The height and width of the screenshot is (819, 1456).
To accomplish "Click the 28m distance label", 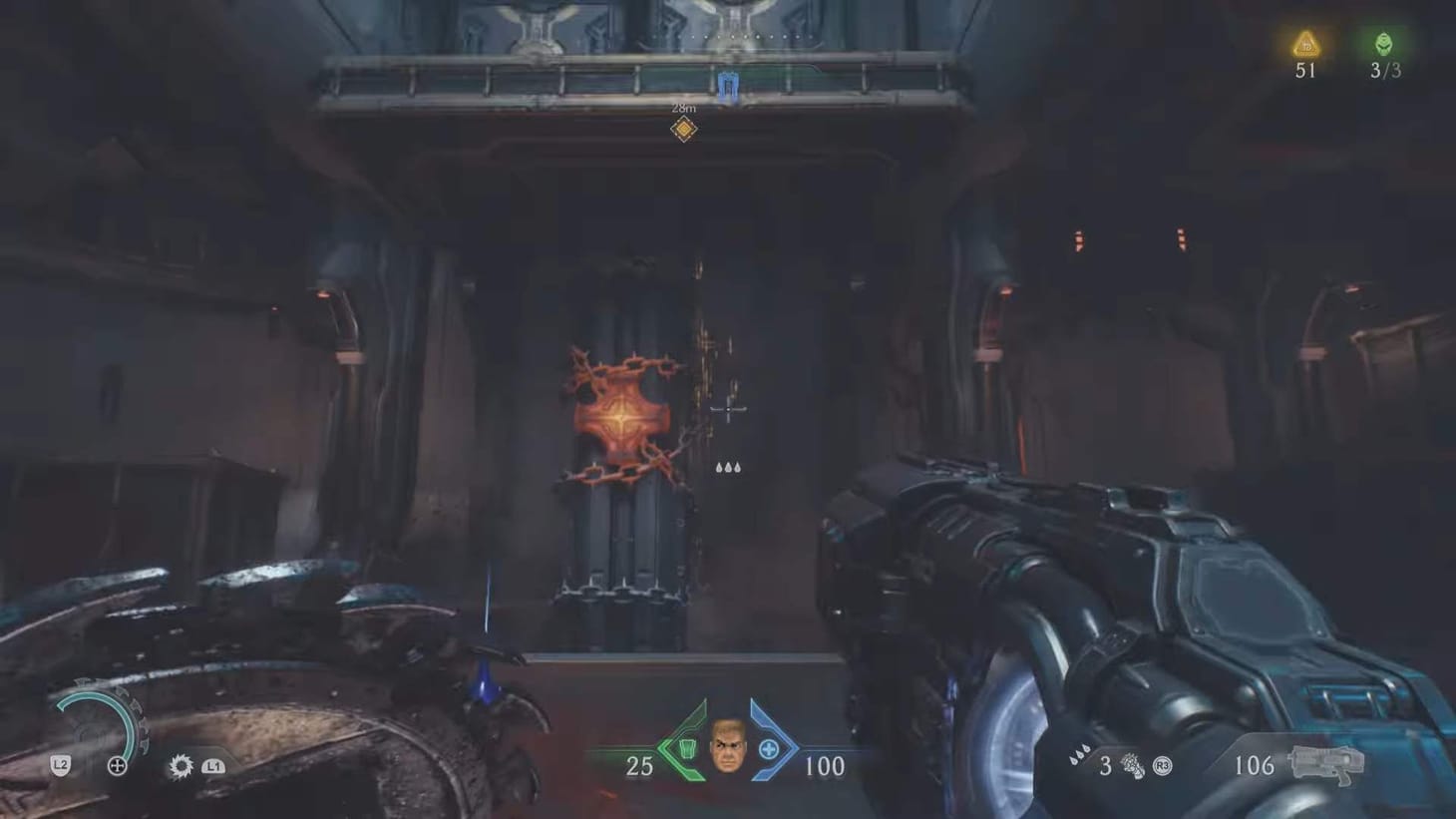I will click(x=683, y=106).
